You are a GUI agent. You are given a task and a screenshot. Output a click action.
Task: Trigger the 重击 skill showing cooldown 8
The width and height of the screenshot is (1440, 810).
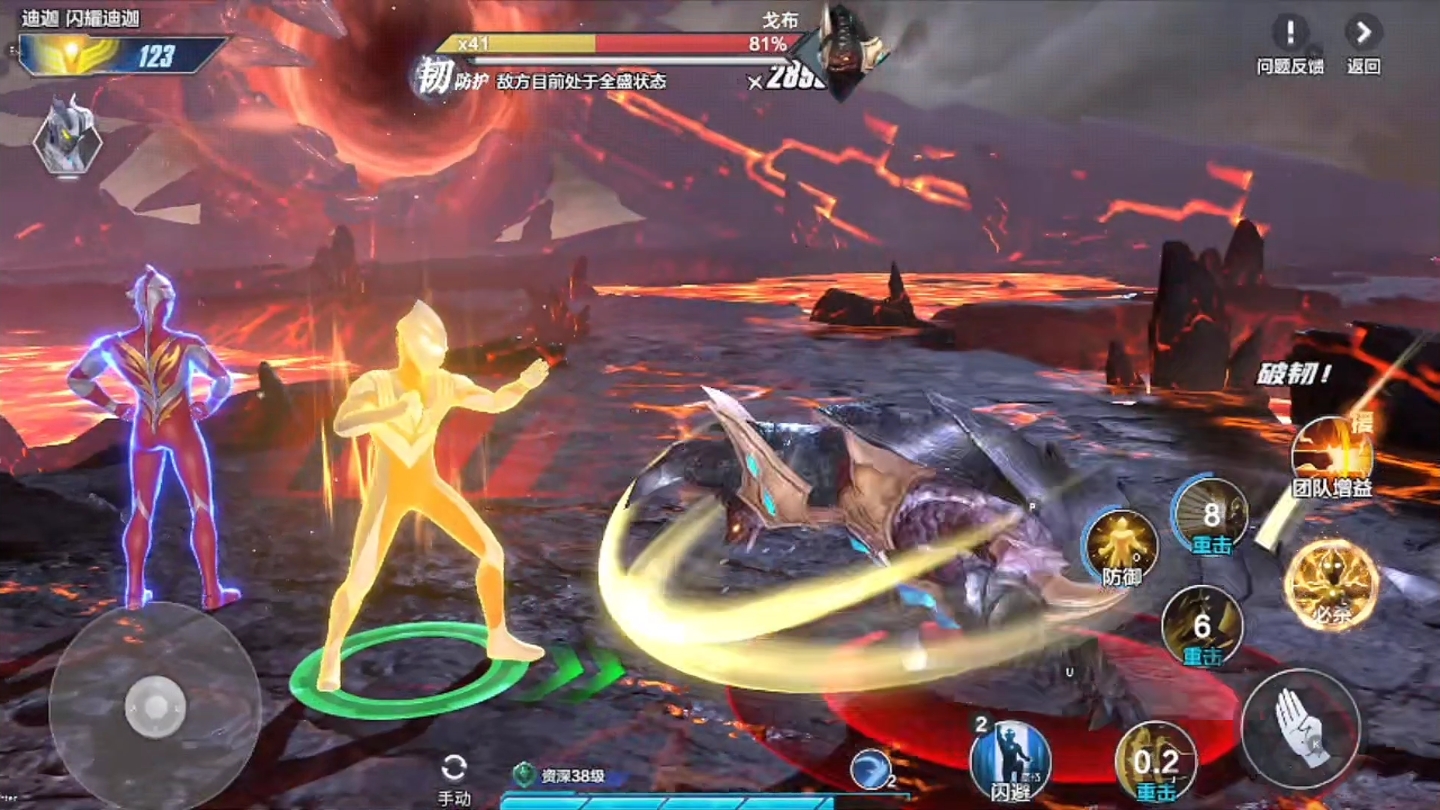[x=1211, y=513]
